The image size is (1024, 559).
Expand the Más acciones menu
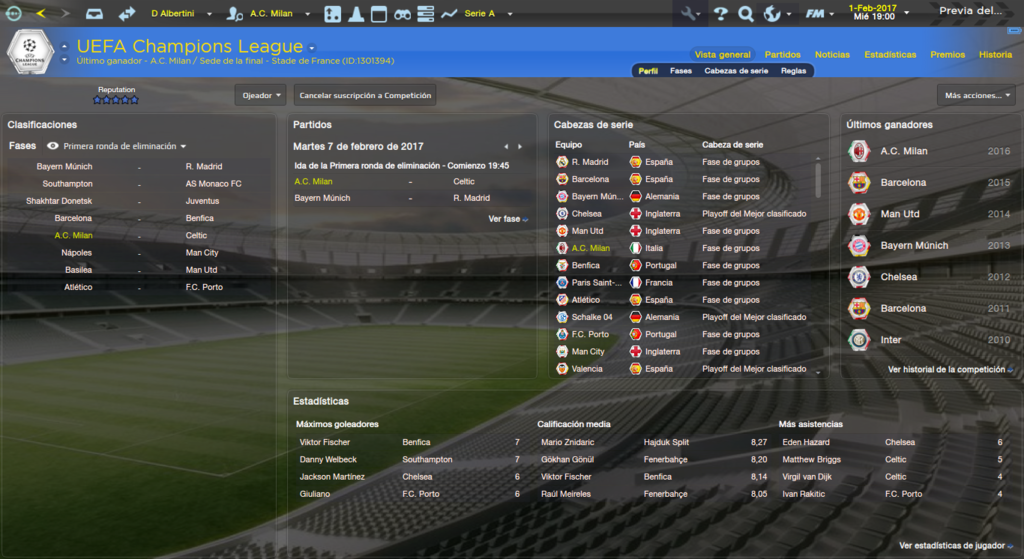coord(975,95)
